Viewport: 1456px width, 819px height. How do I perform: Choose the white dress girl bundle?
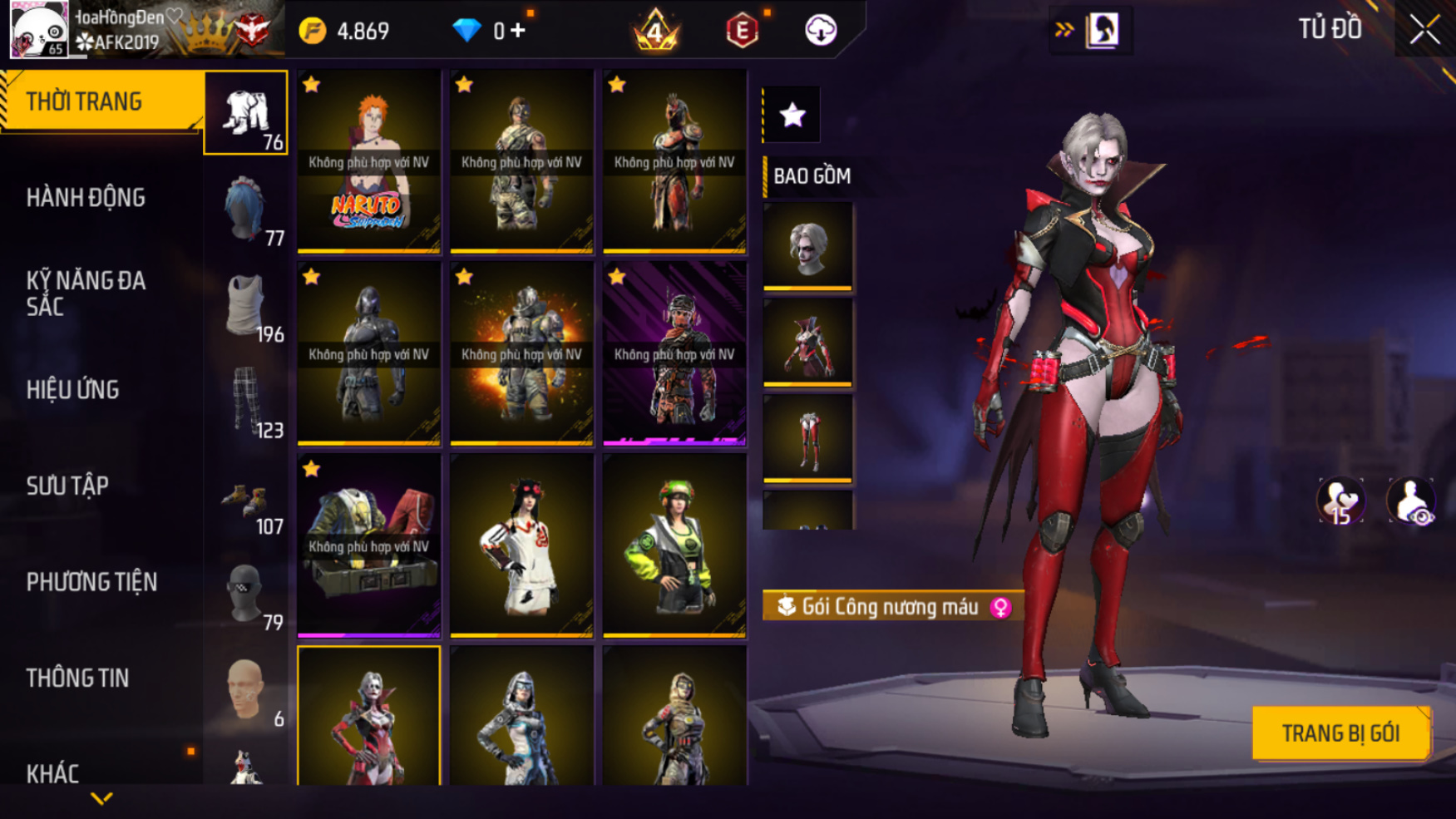[521, 545]
